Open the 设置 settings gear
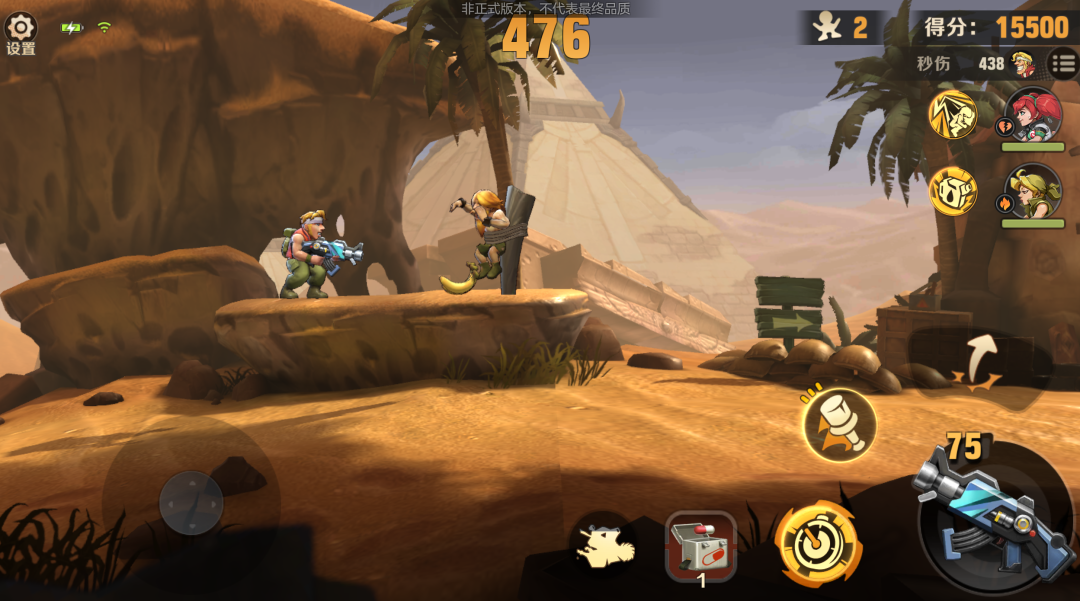 (x=20, y=29)
